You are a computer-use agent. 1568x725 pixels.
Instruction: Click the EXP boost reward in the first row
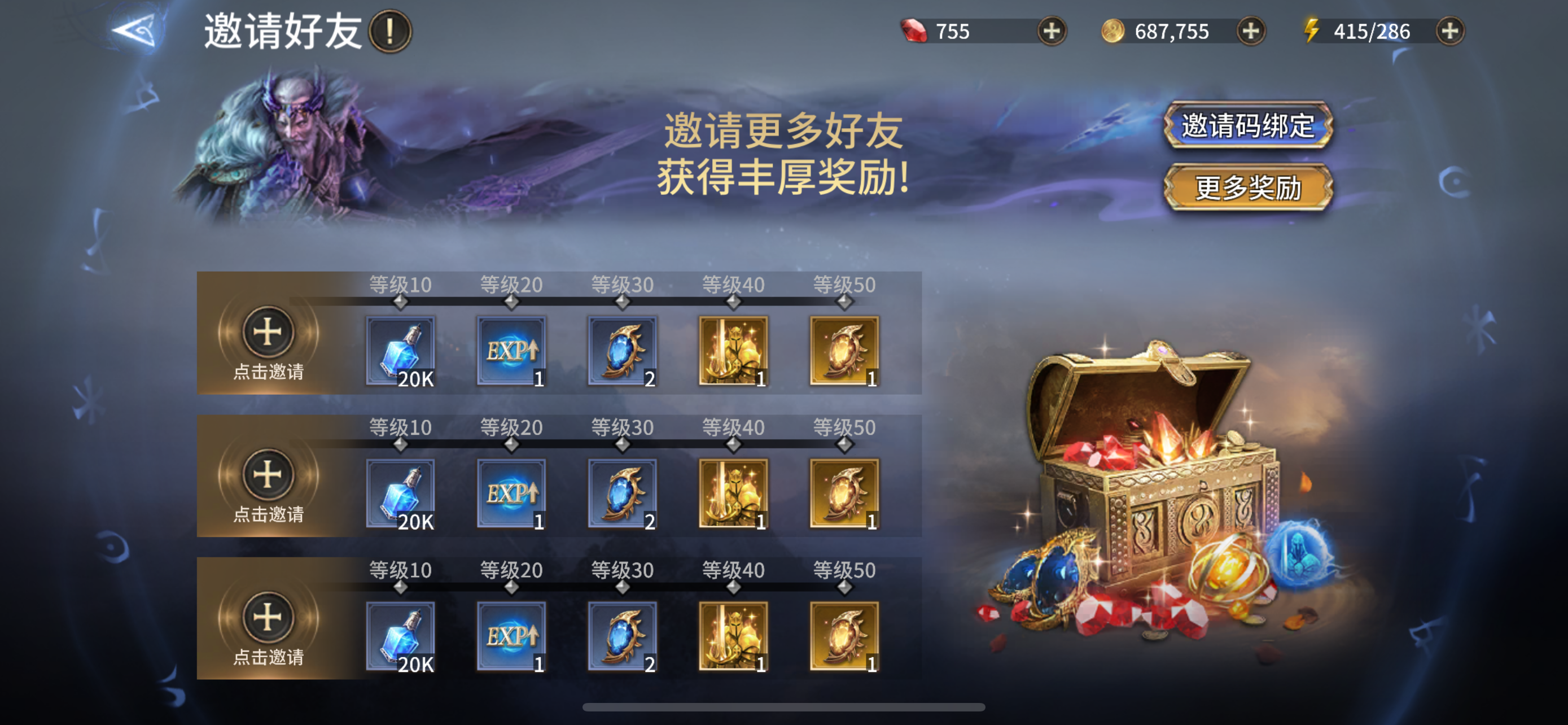tap(511, 351)
